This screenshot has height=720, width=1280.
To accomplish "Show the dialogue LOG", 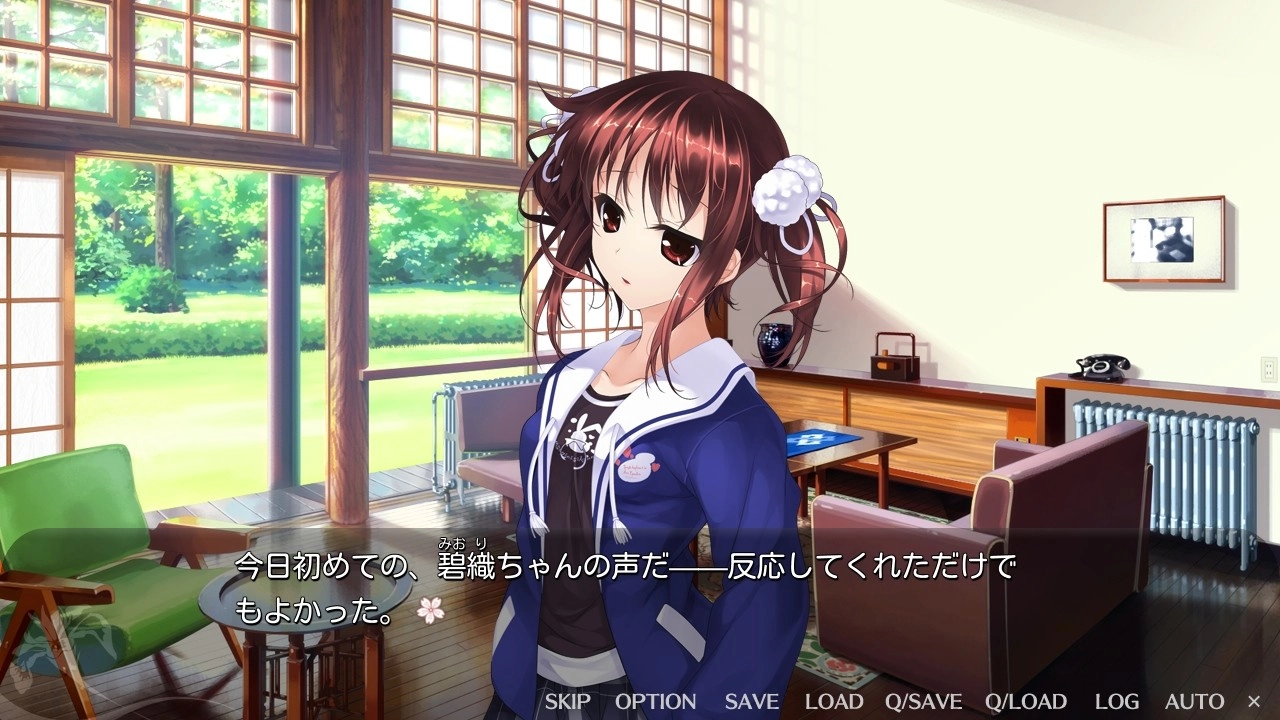I will (1116, 701).
